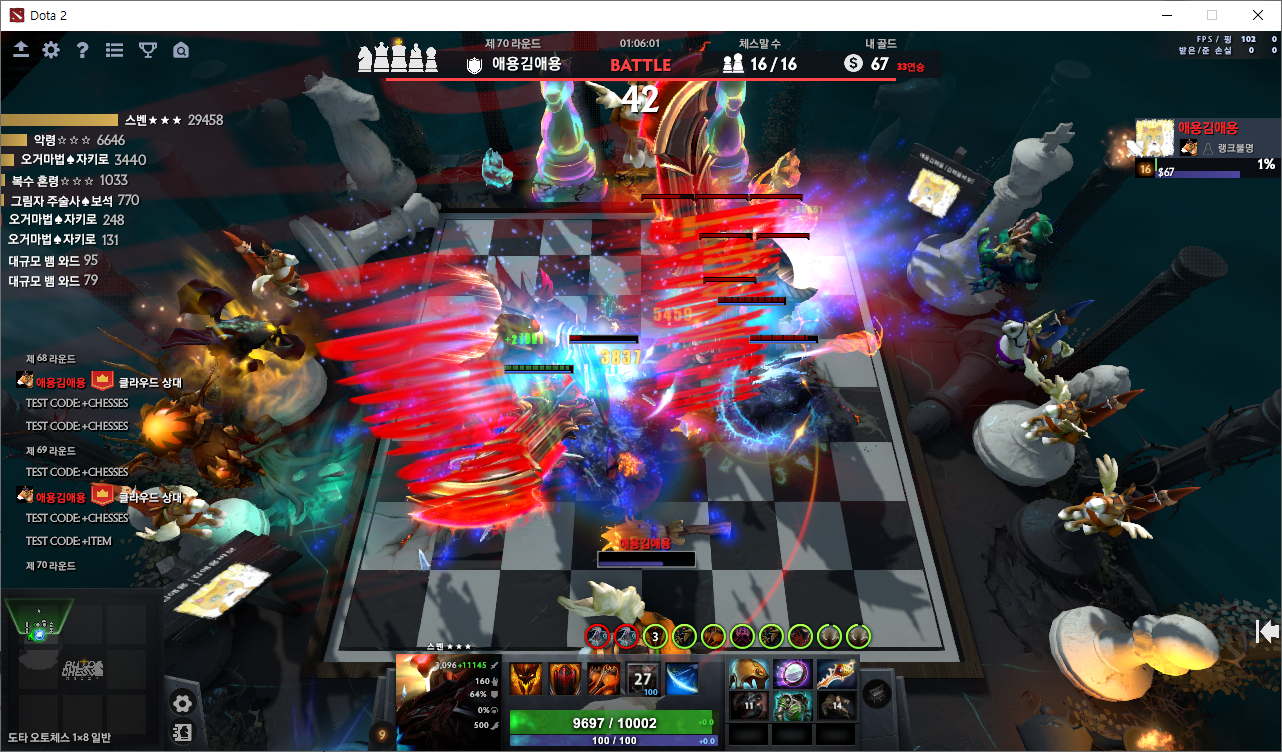Click the chess knight book button

pos(182,731)
